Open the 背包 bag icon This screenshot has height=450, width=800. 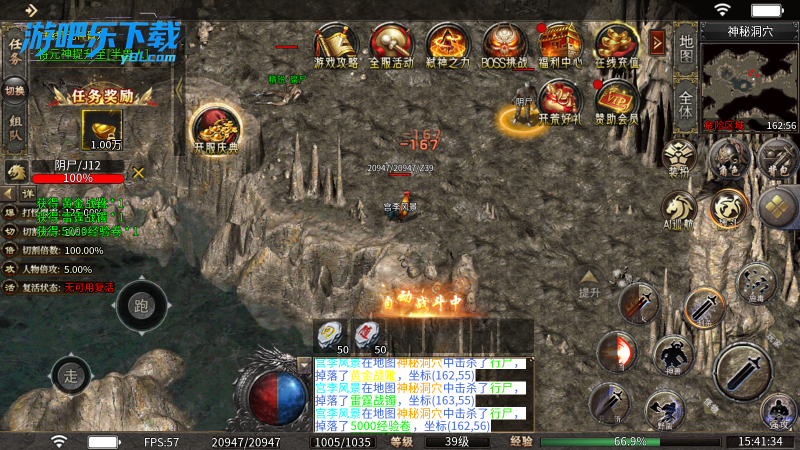(x=777, y=160)
